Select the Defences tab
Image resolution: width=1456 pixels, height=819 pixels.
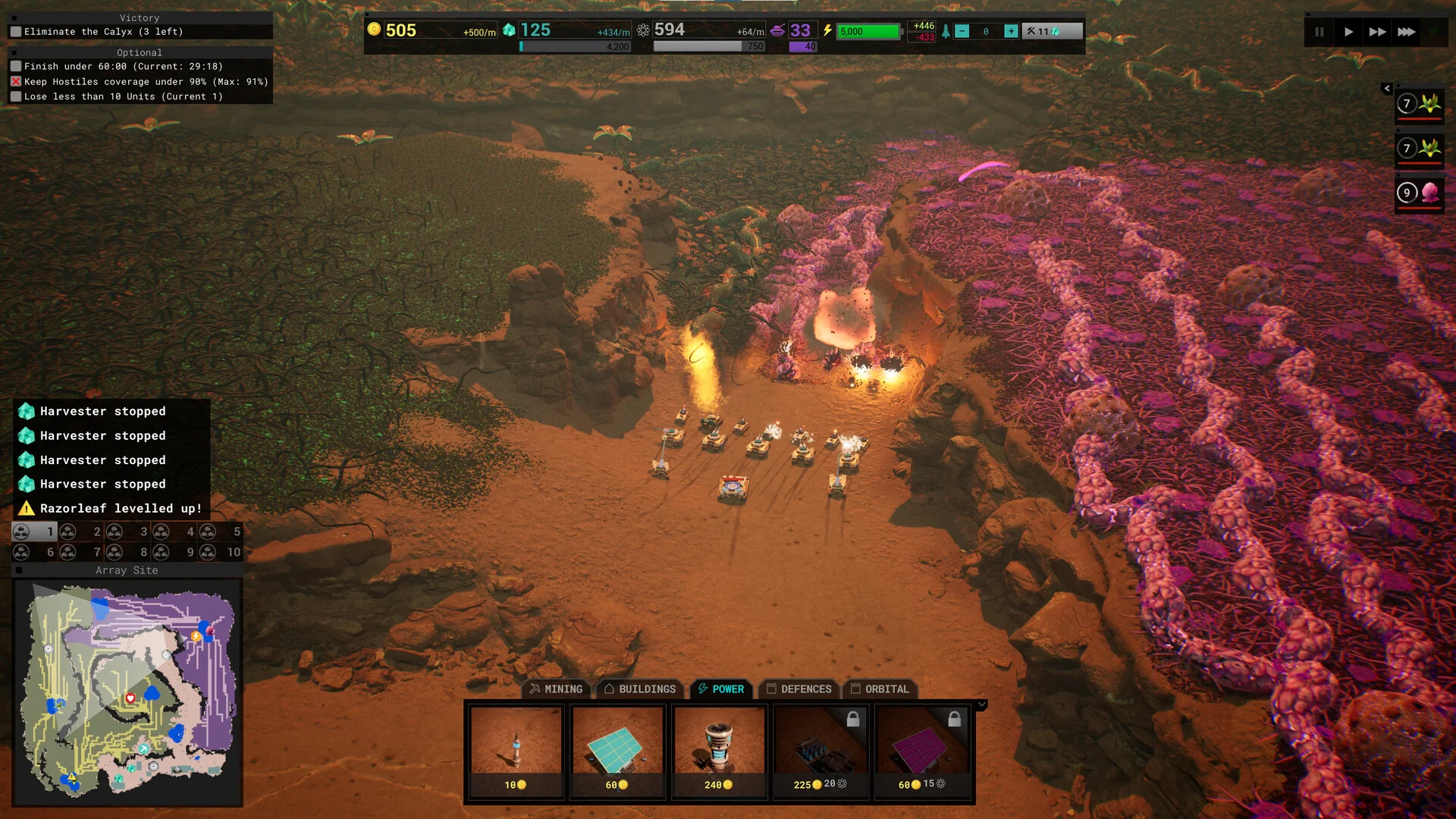(x=799, y=689)
